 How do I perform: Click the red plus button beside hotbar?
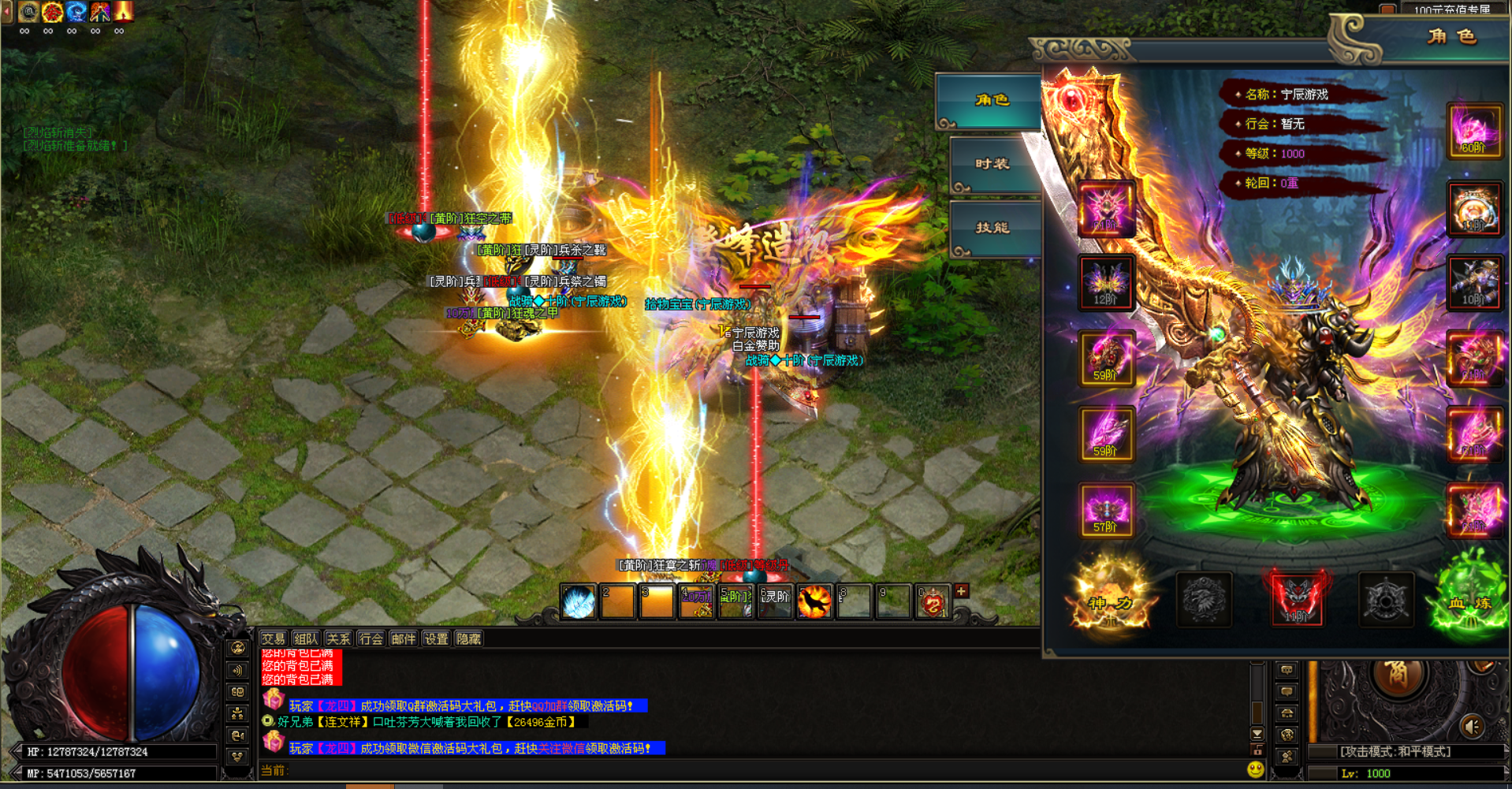pos(961,591)
